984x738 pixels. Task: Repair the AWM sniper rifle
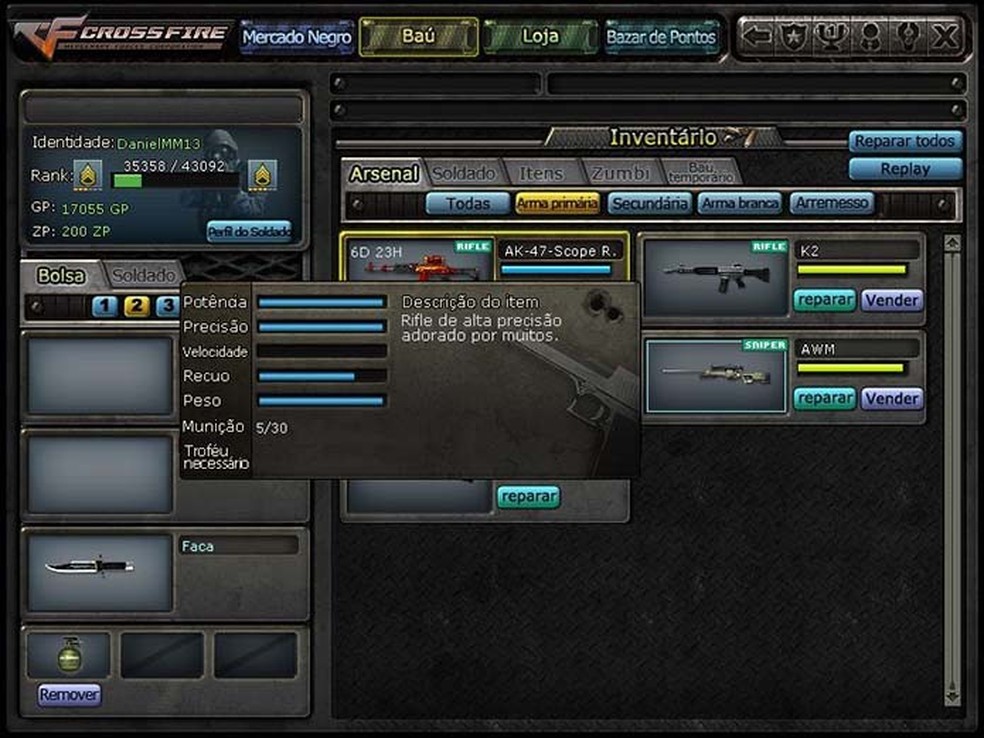pos(824,398)
